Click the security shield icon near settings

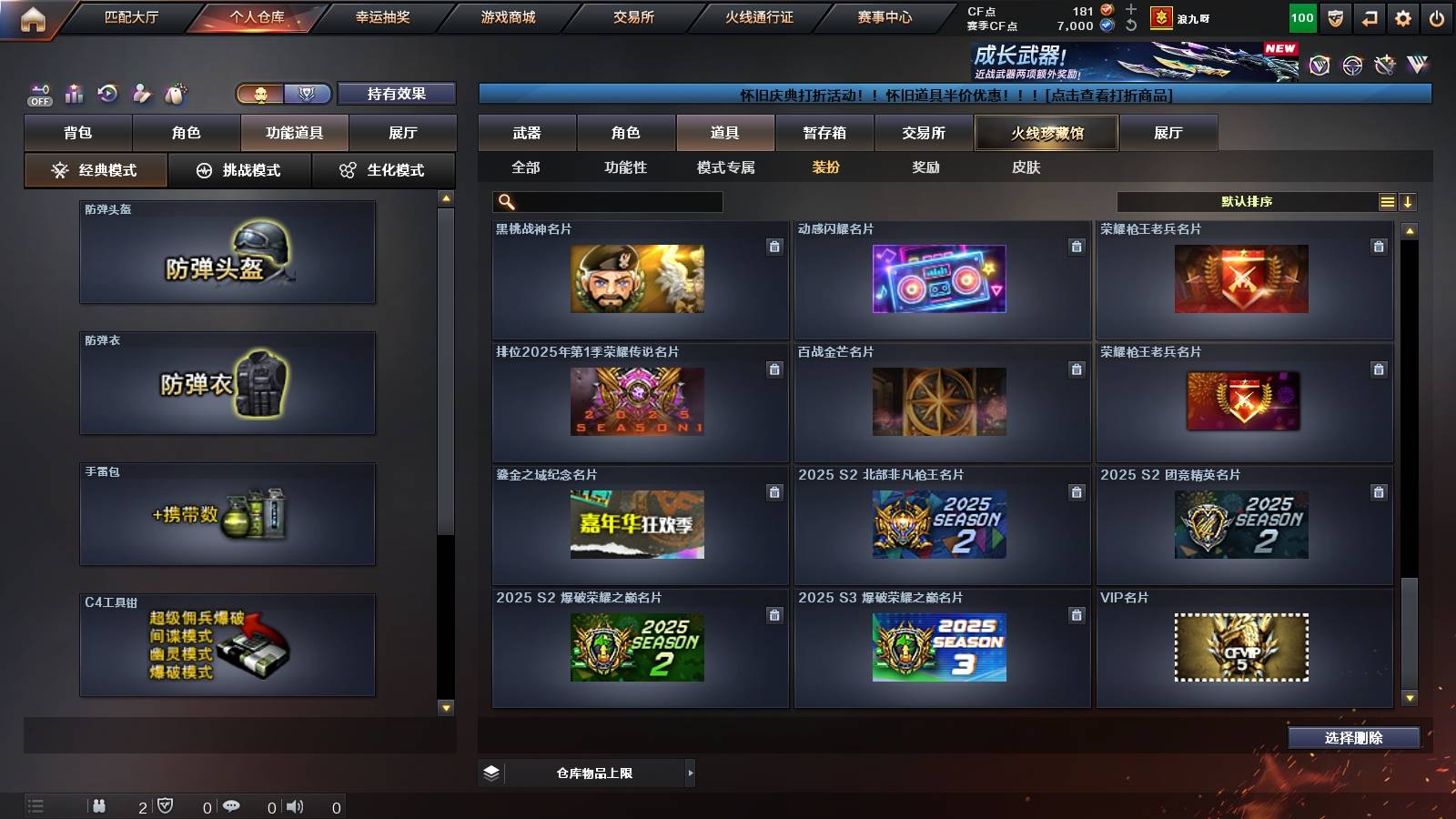click(1336, 16)
